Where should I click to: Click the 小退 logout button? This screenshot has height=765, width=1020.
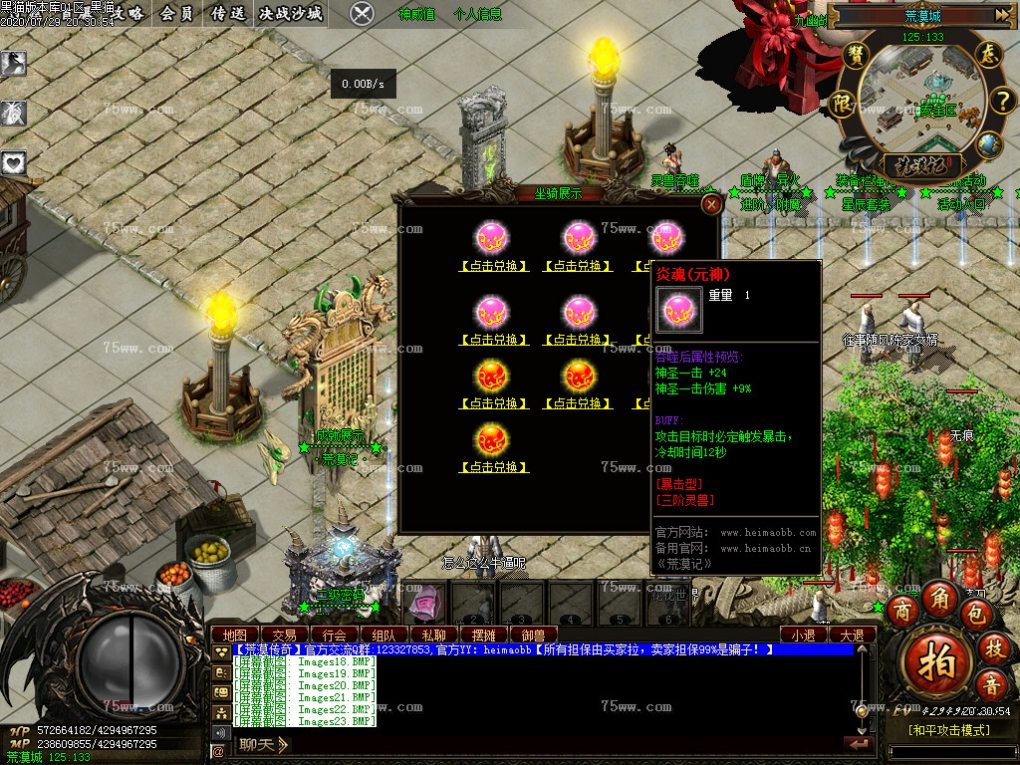(x=803, y=635)
